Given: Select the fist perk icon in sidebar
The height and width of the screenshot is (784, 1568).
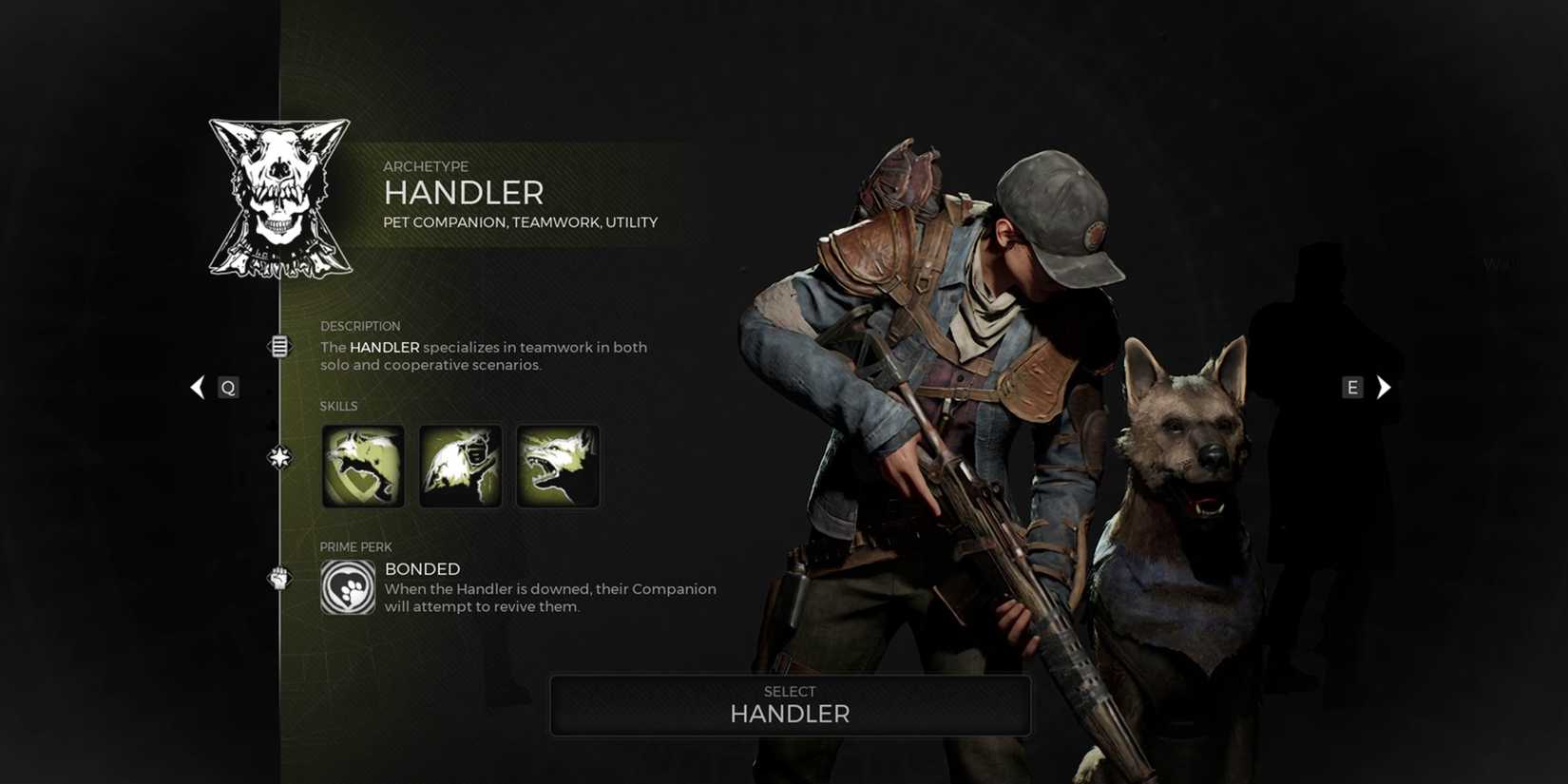Looking at the screenshot, I should [x=278, y=579].
